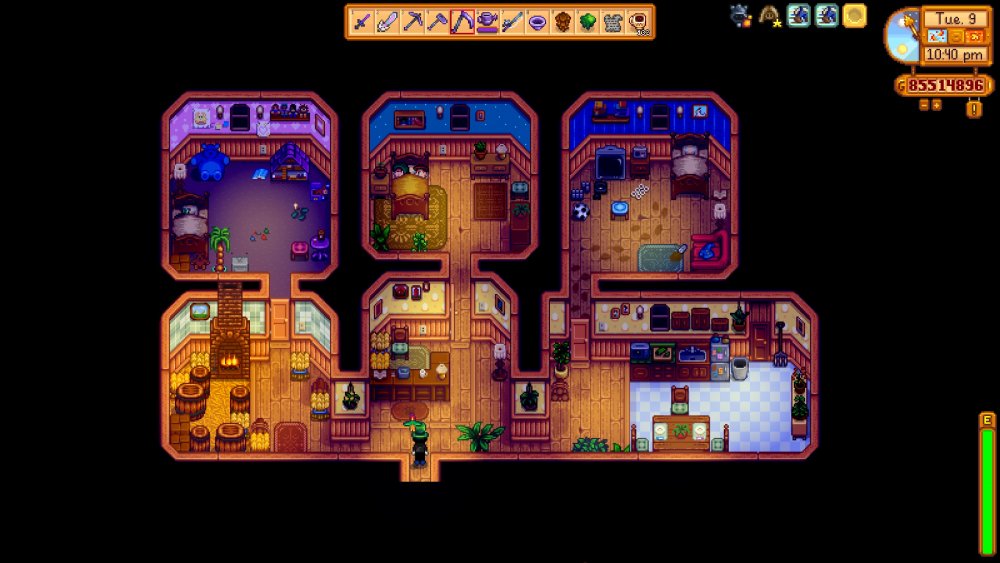Pick the green leafy item slot

(x=588, y=21)
